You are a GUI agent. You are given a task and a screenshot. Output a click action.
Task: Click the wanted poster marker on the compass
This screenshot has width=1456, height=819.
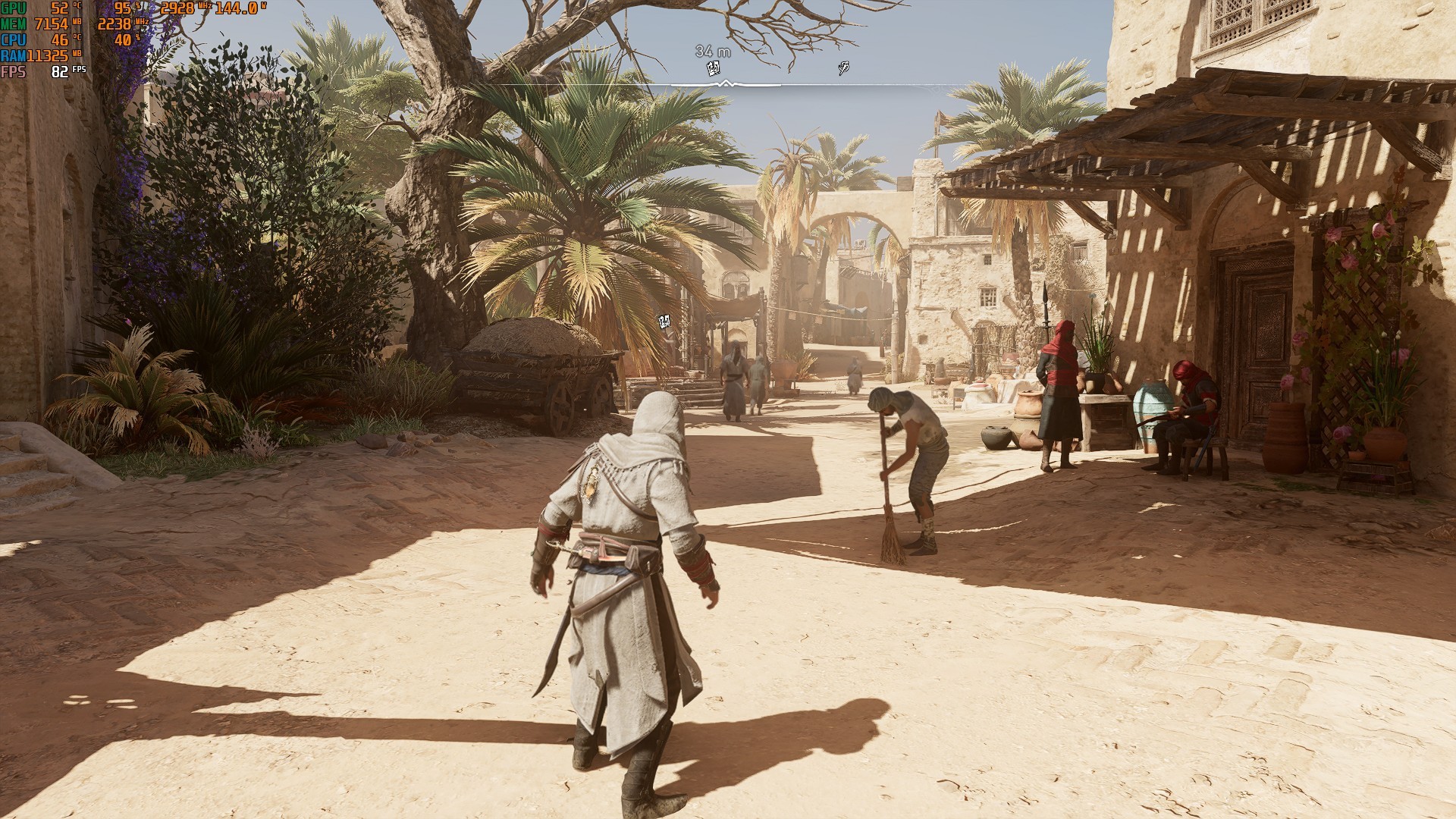pos(713,69)
